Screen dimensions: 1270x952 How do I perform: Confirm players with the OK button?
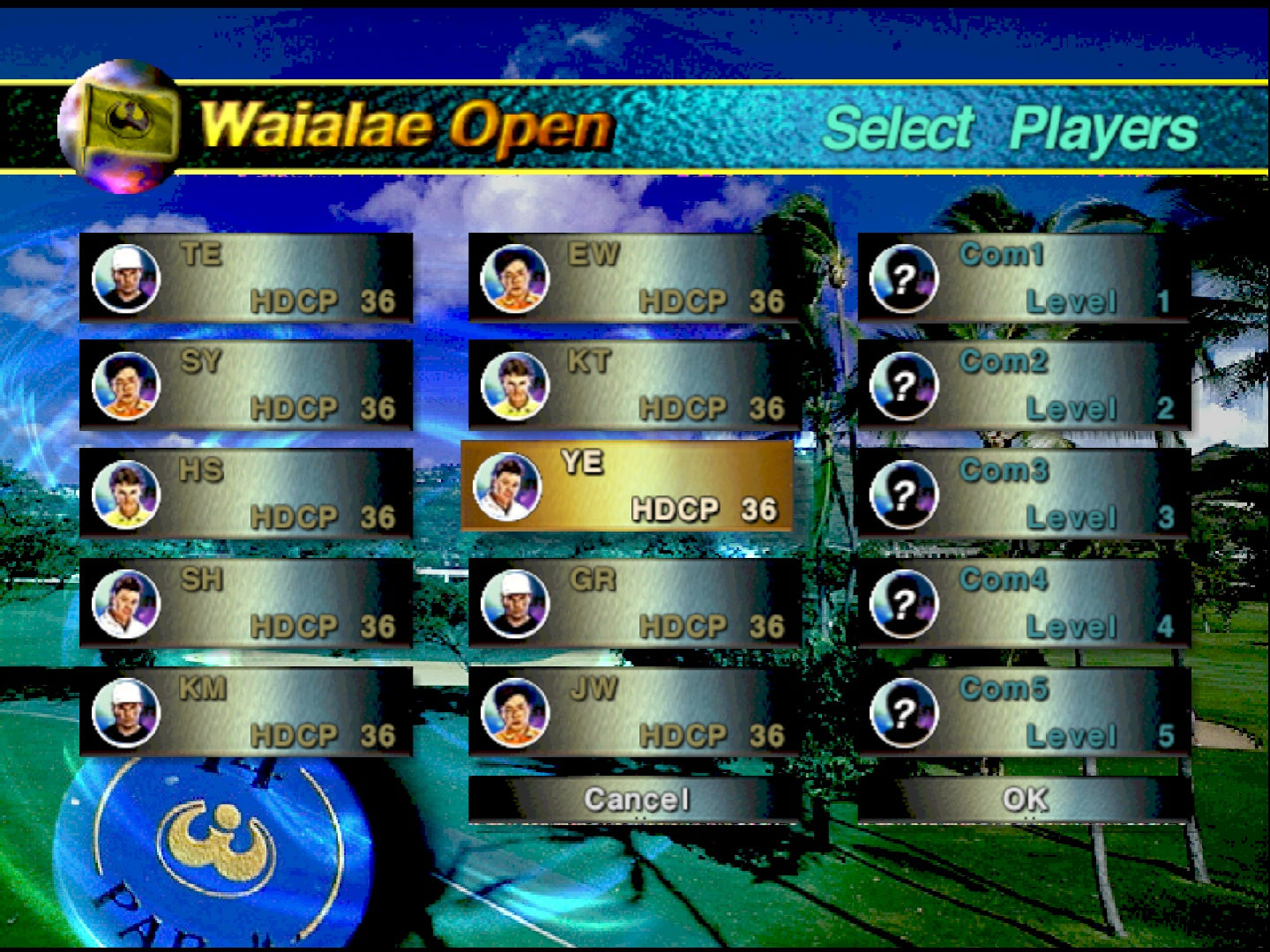[x=1024, y=800]
